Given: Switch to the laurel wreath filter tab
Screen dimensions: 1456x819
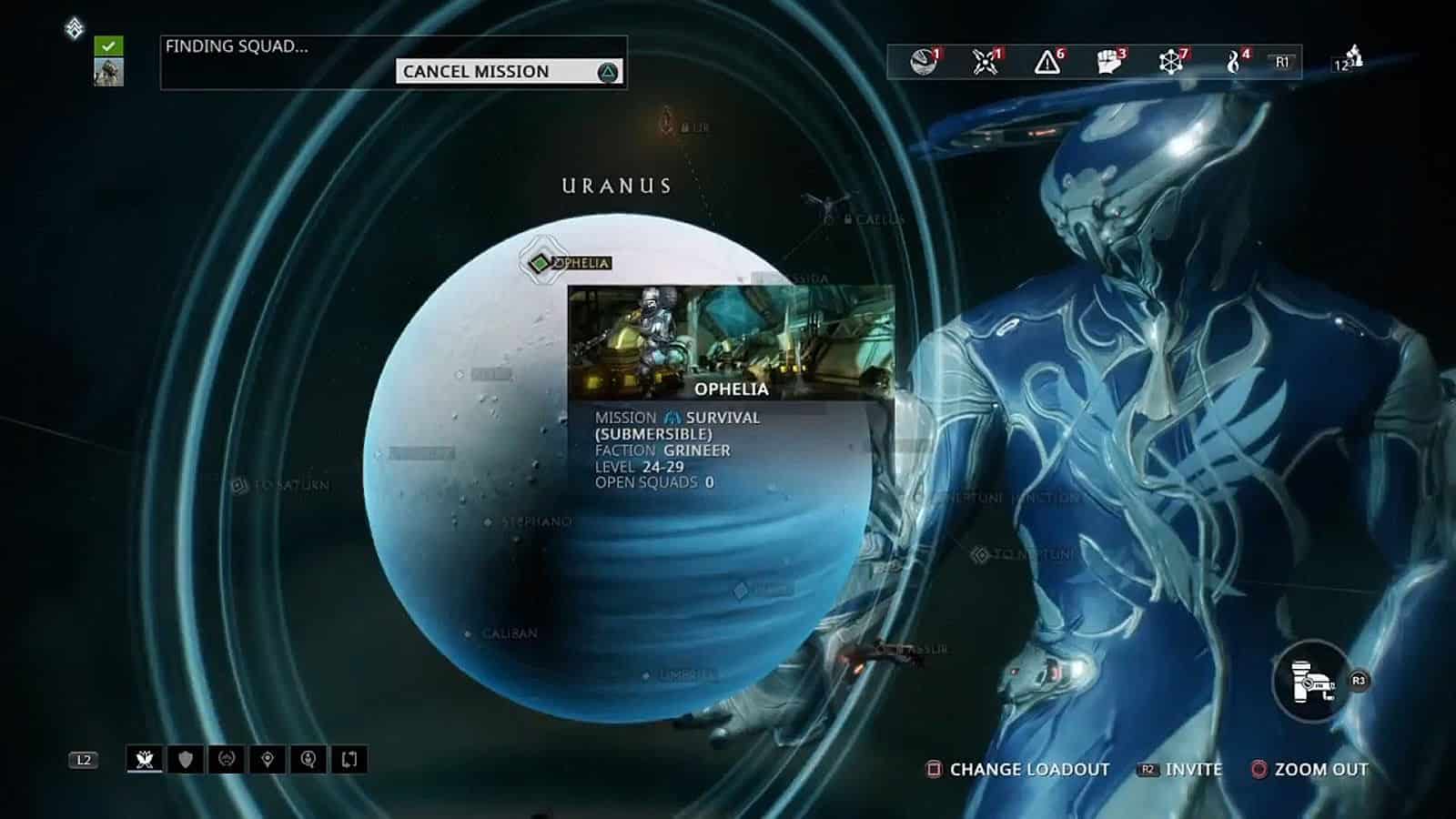Looking at the screenshot, I should click(227, 759).
